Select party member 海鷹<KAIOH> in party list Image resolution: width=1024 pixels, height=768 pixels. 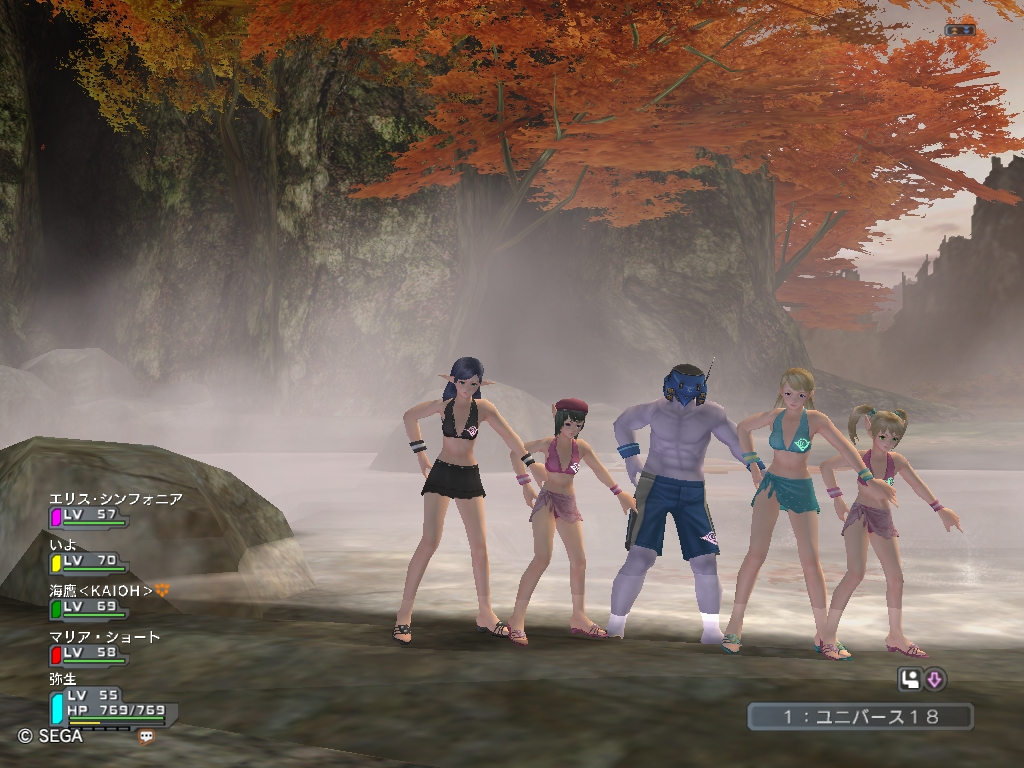coord(101,591)
